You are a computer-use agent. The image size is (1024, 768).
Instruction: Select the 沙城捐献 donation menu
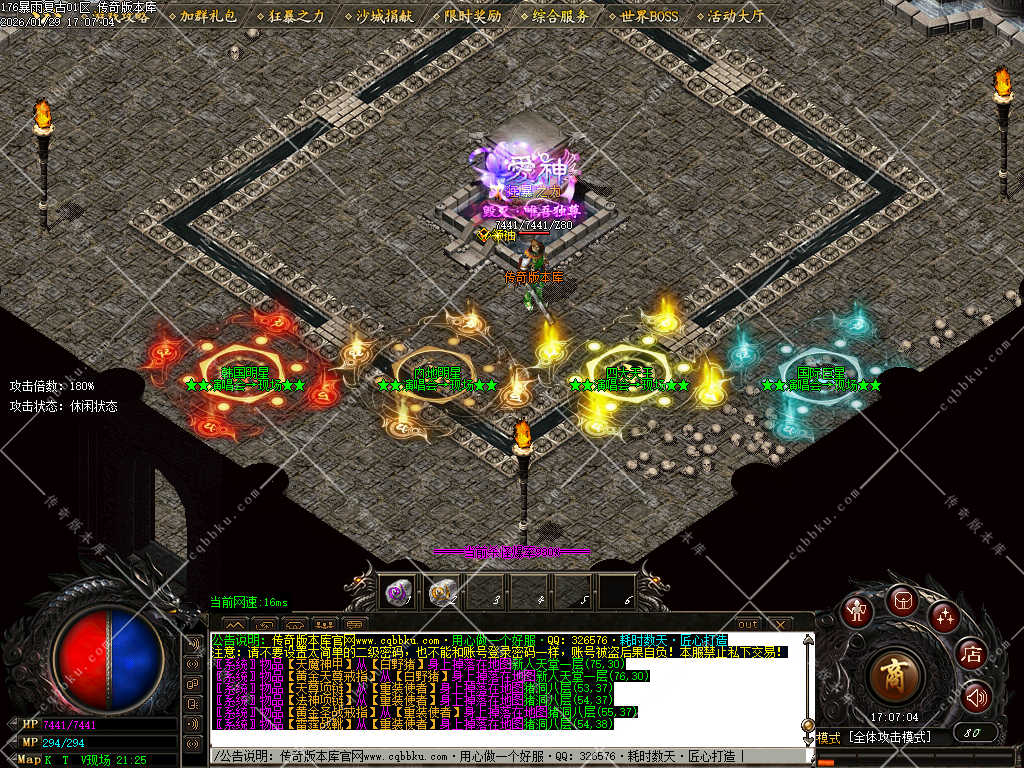click(x=383, y=16)
